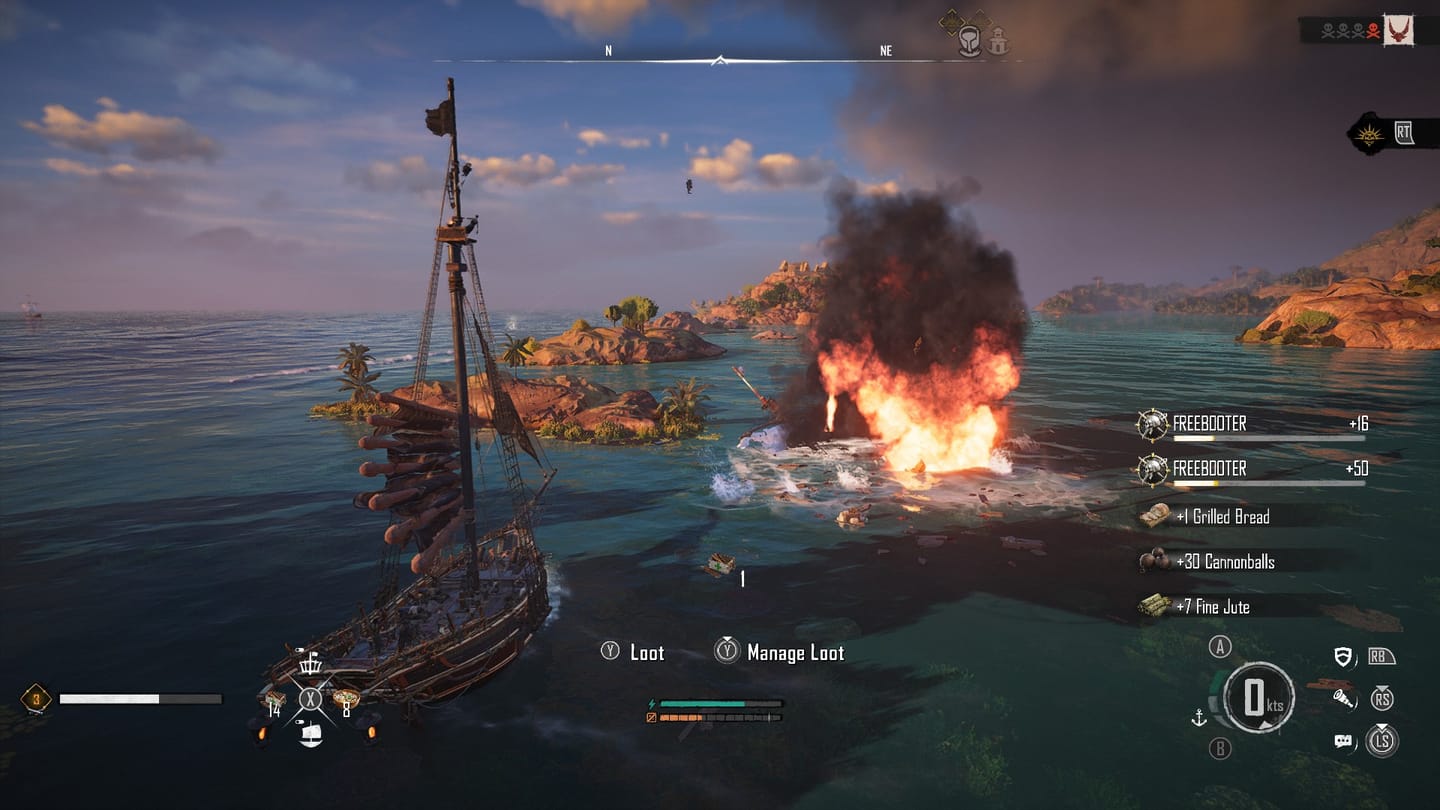Select the outpost tower icon at top center

[997, 41]
